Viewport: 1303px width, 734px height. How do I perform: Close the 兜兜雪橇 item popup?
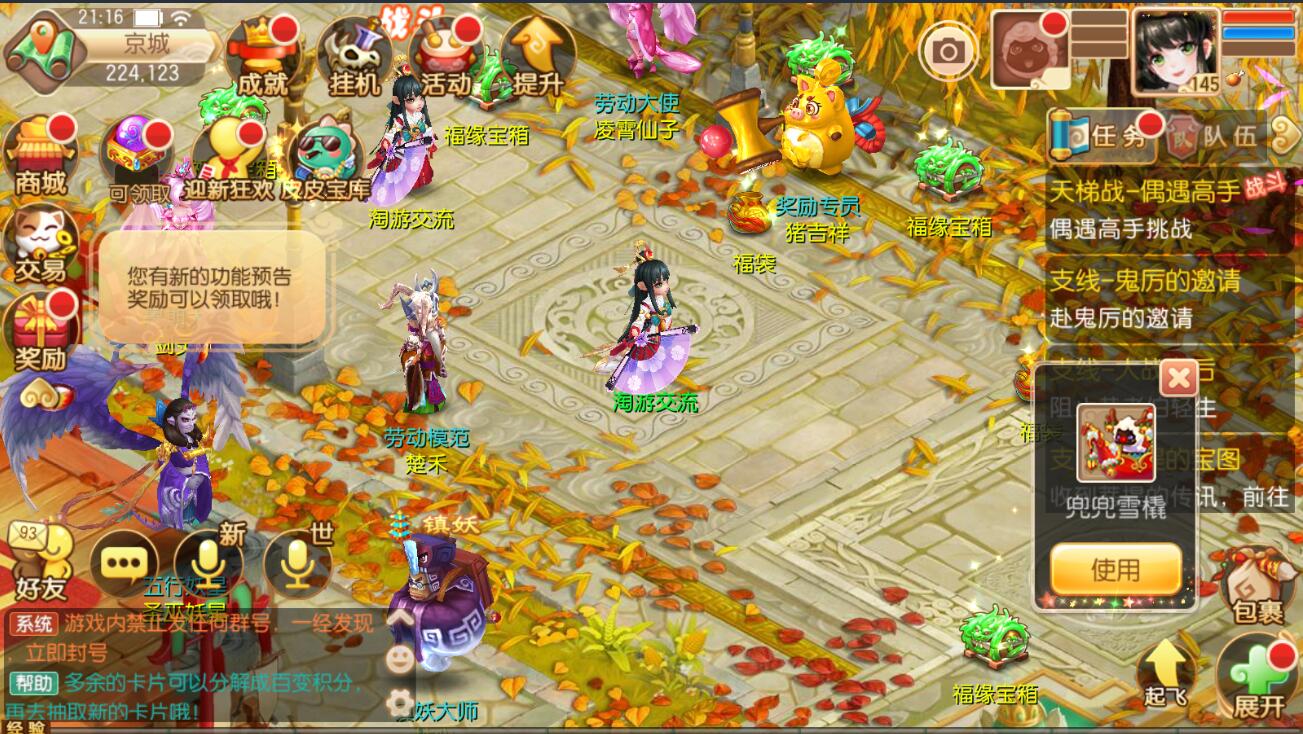pos(1179,379)
